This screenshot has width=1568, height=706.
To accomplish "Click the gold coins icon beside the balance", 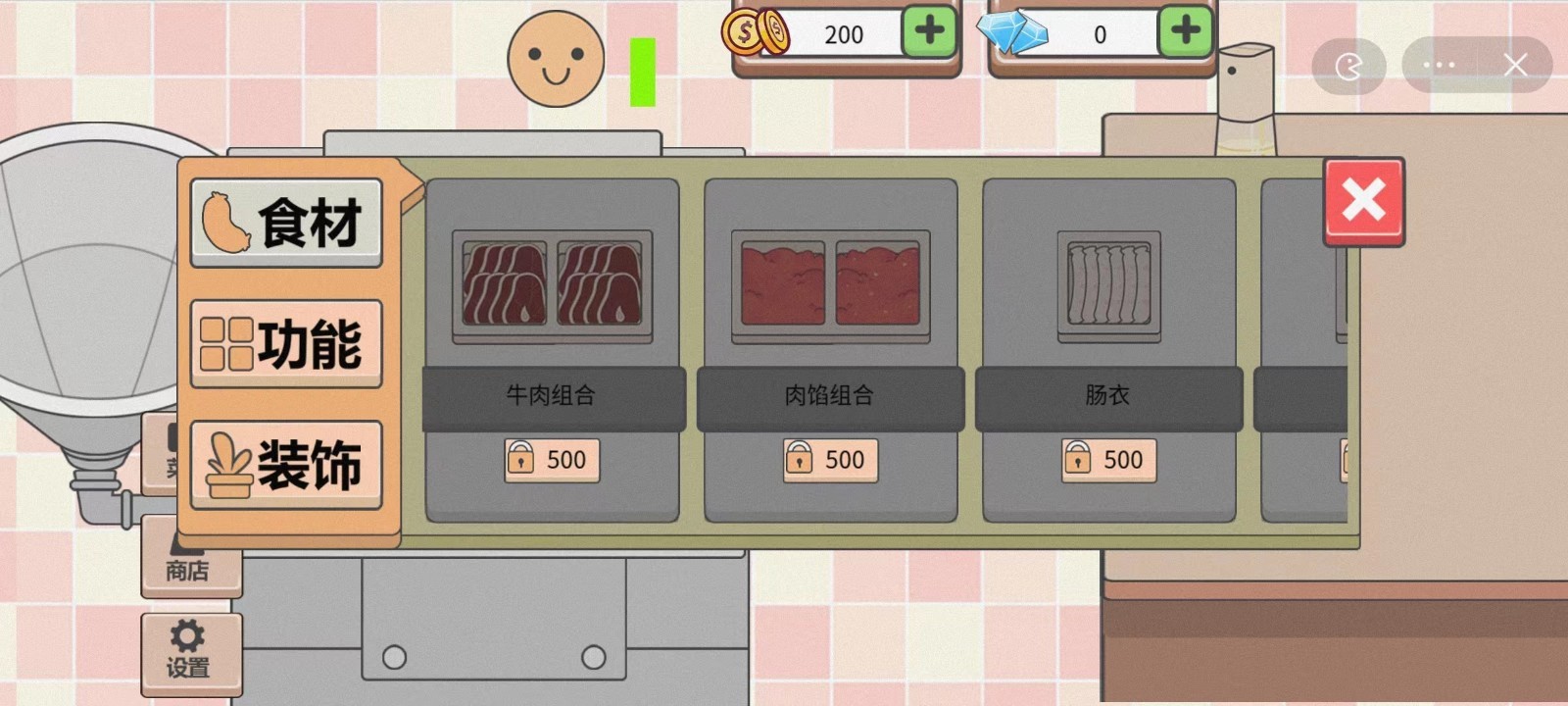I will pyautogui.click(x=755, y=32).
